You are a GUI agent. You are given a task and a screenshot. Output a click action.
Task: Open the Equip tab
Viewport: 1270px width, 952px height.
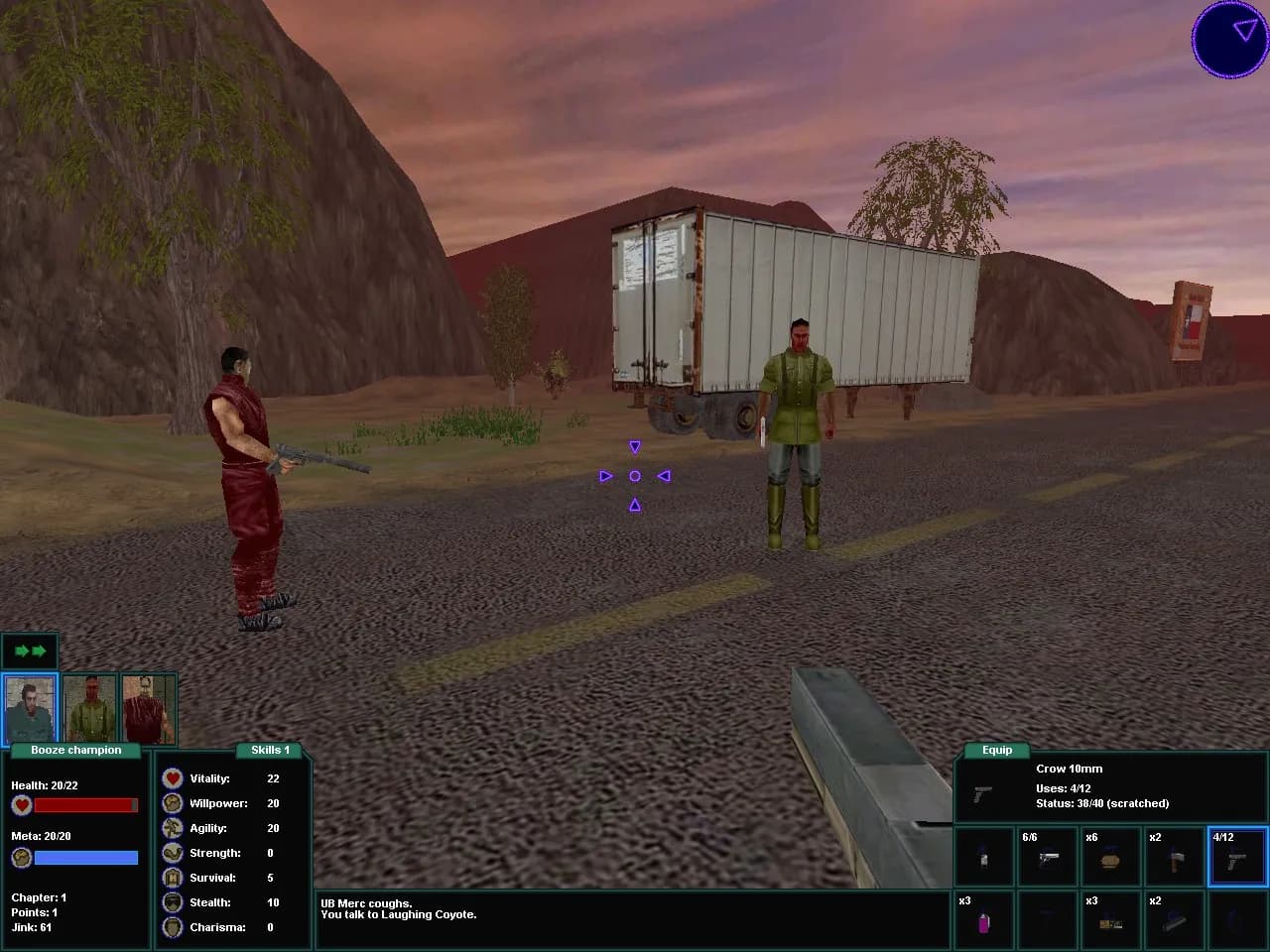pyautogui.click(x=997, y=750)
